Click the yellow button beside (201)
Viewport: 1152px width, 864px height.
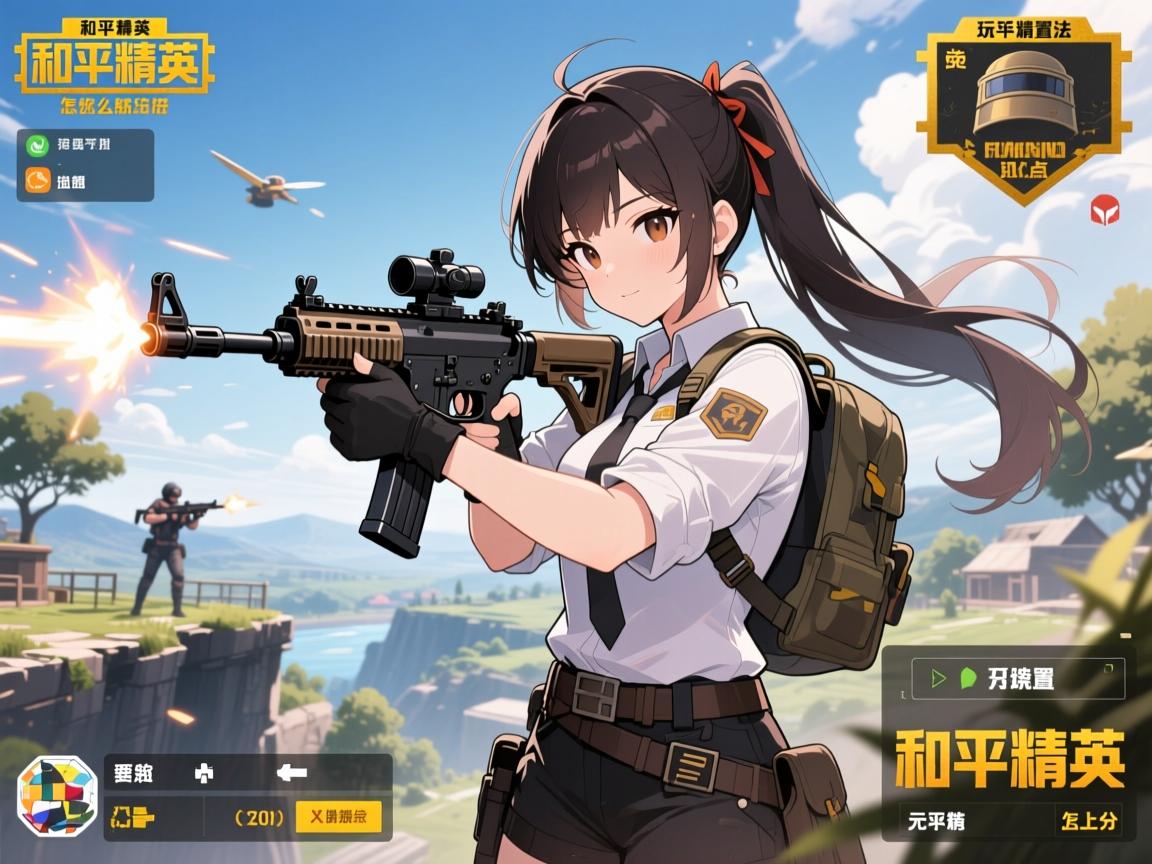pyautogui.click(x=338, y=816)
